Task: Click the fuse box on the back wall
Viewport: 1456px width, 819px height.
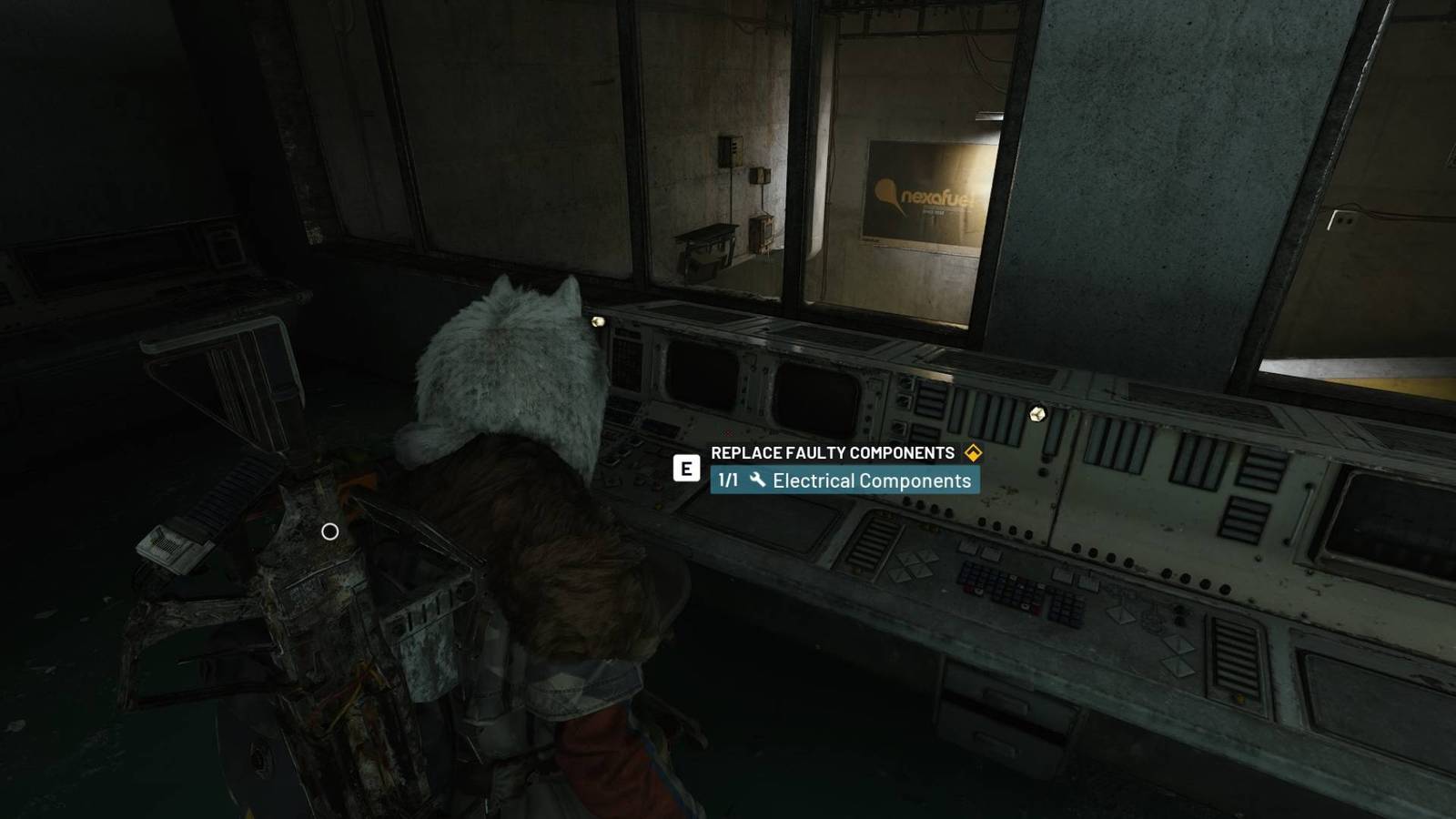Action: [729, 150]
